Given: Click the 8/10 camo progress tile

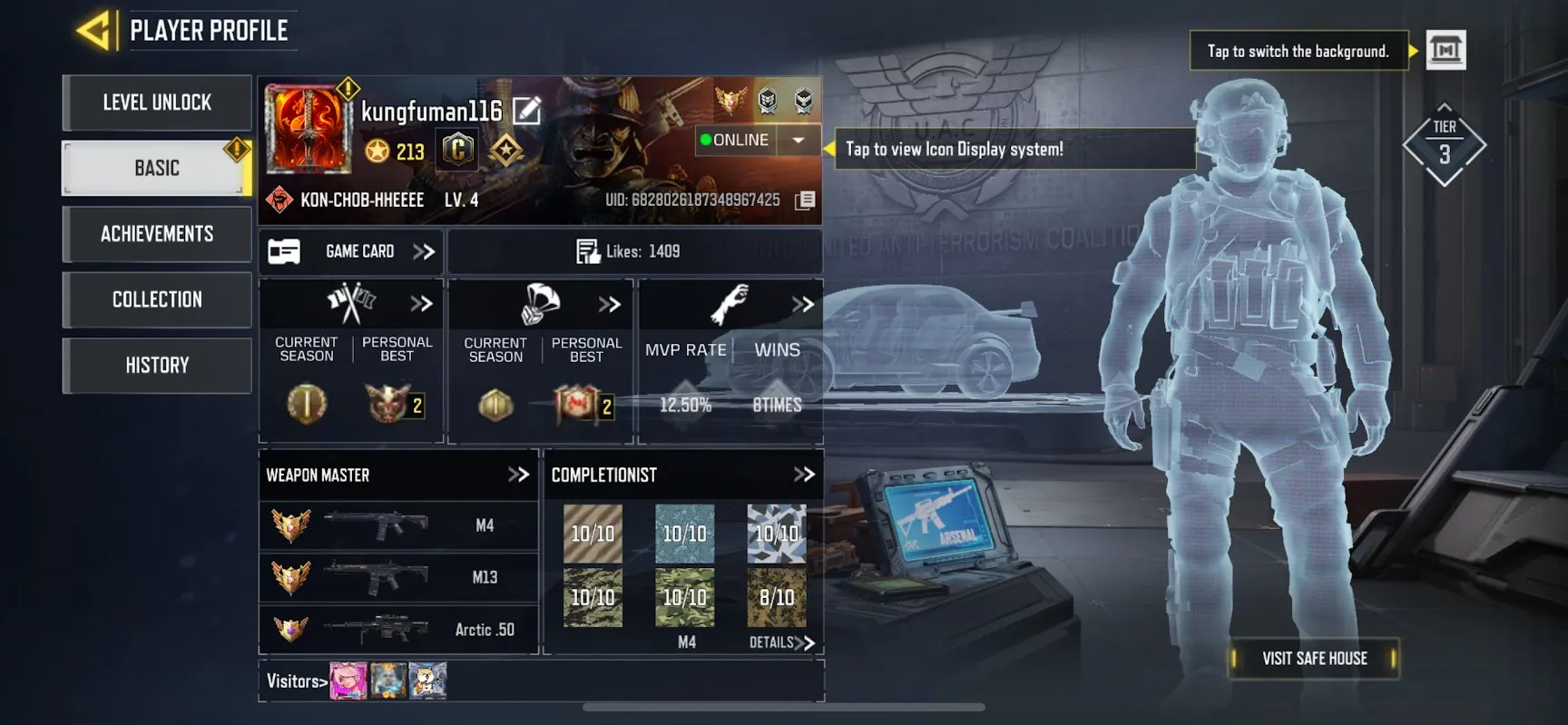Looking at the screenshot, I should (777, 597).
